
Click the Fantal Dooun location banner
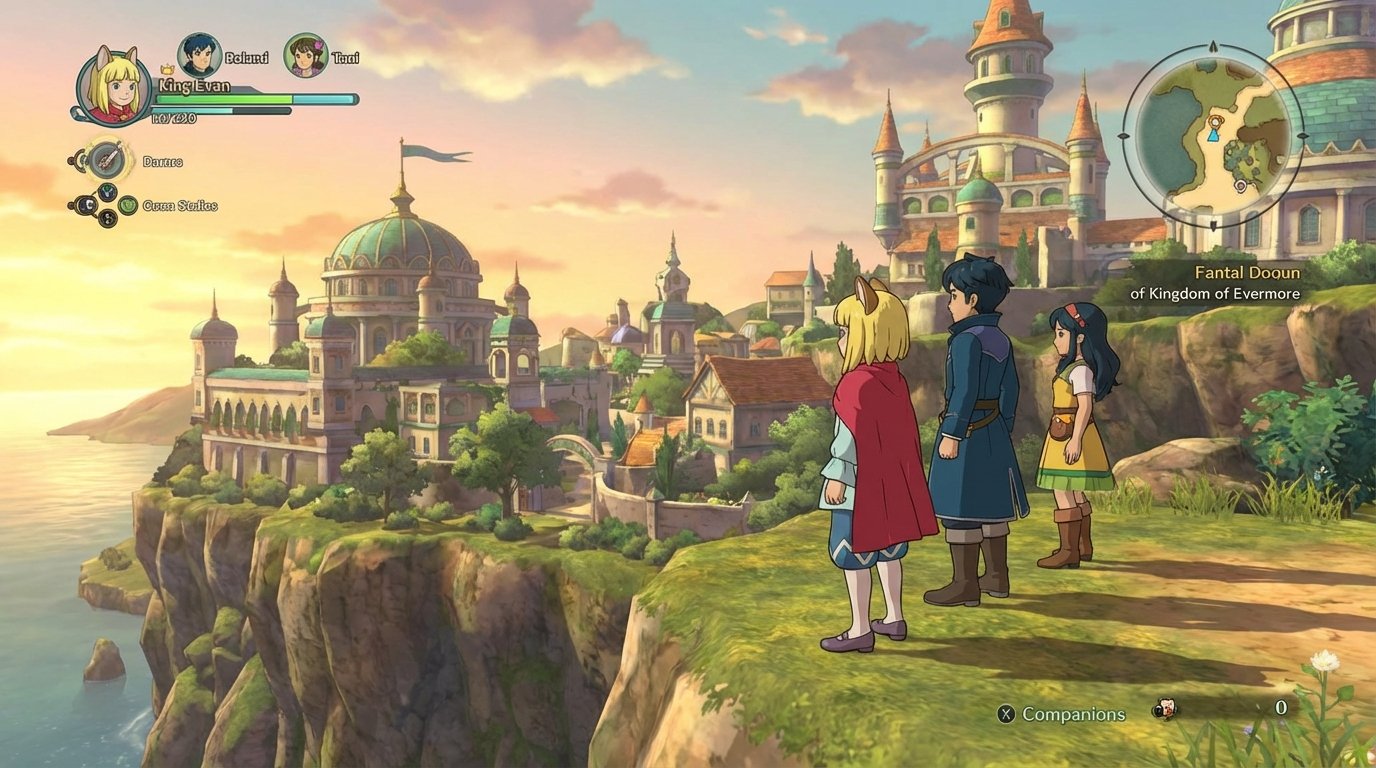coord(1245,272)
